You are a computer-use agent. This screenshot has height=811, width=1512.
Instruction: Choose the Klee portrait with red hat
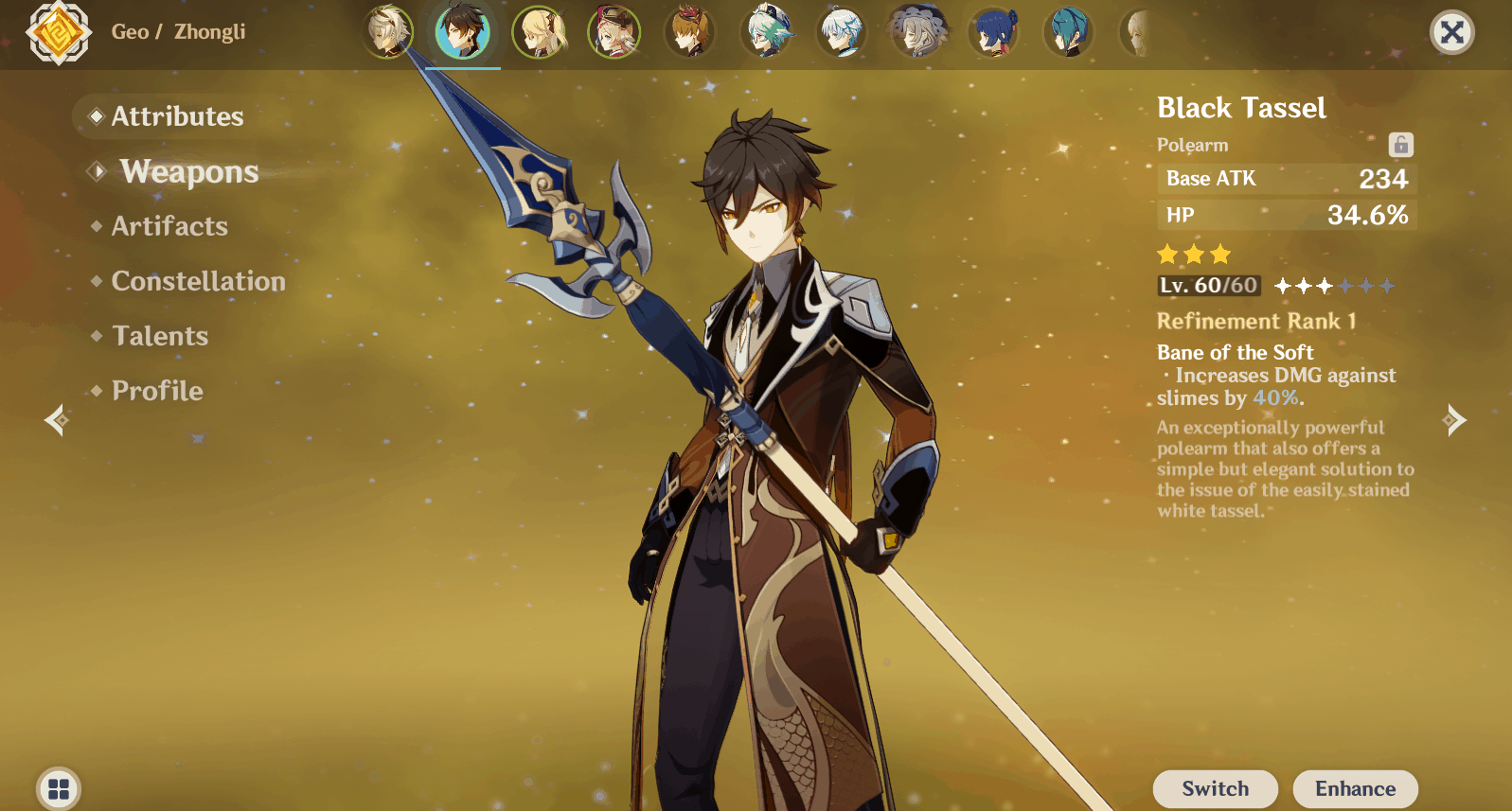614,31
